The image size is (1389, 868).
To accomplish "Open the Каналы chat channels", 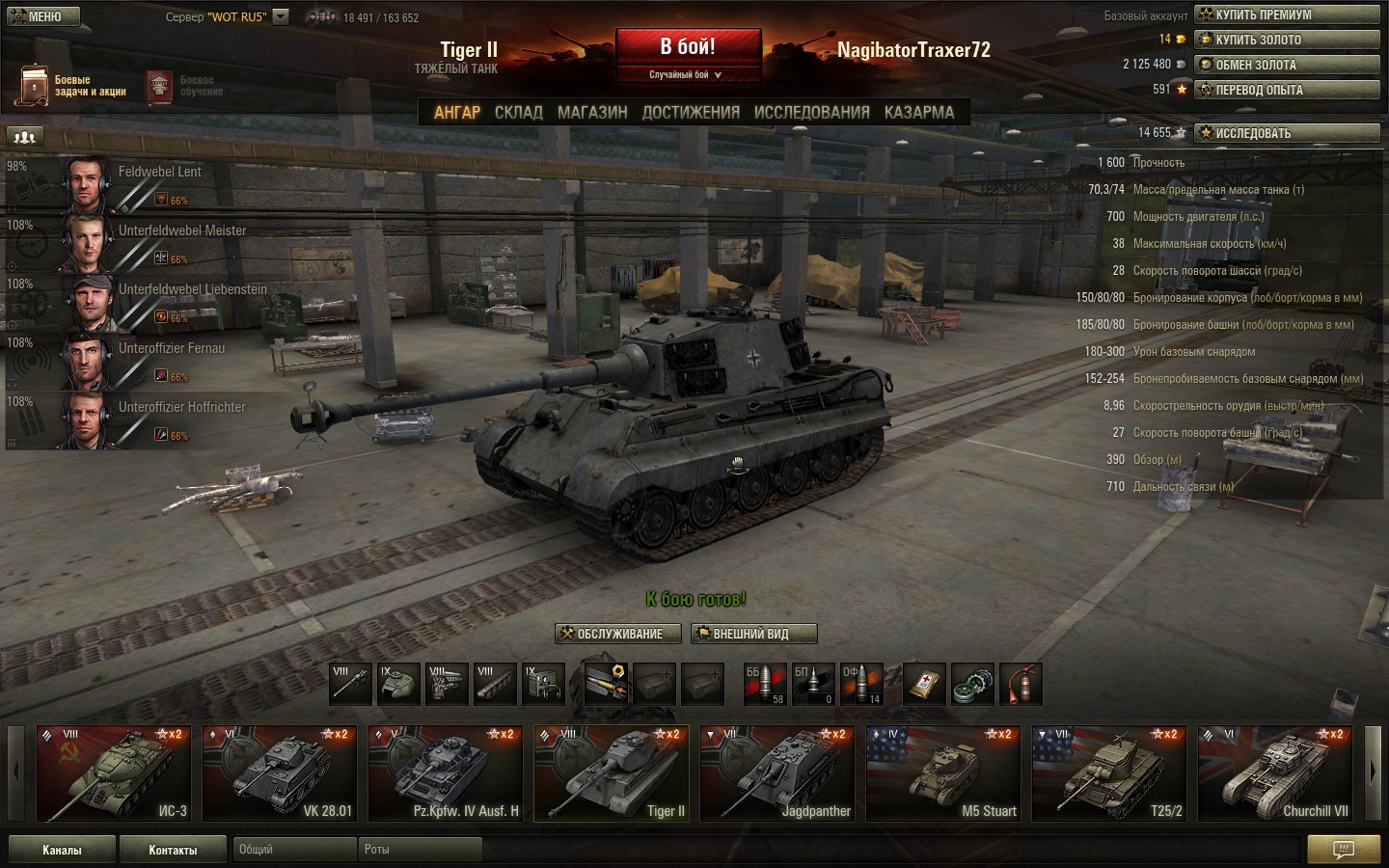I will tap(62, 850).
